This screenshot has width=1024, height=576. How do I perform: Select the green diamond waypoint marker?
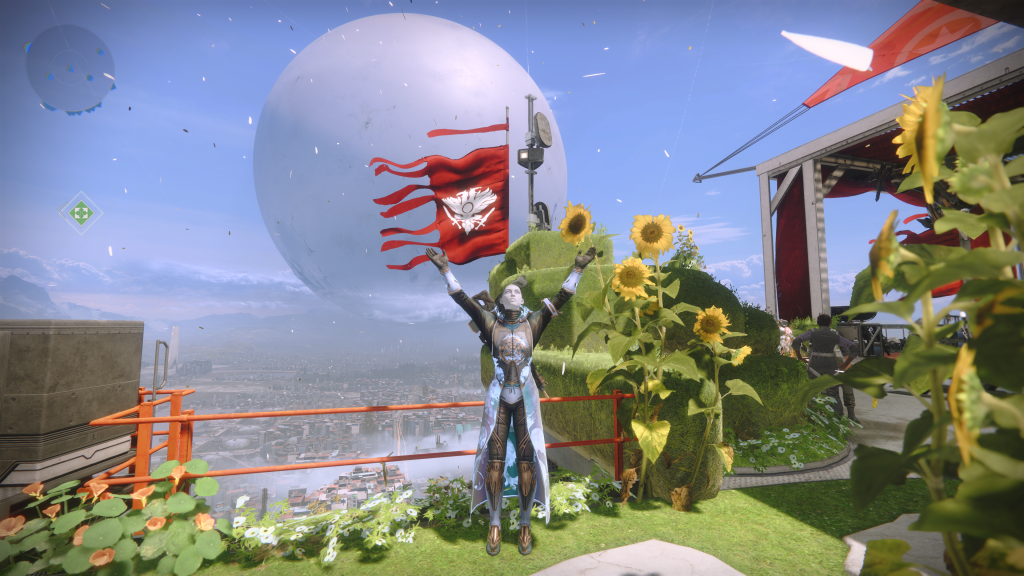pos(81,212)
